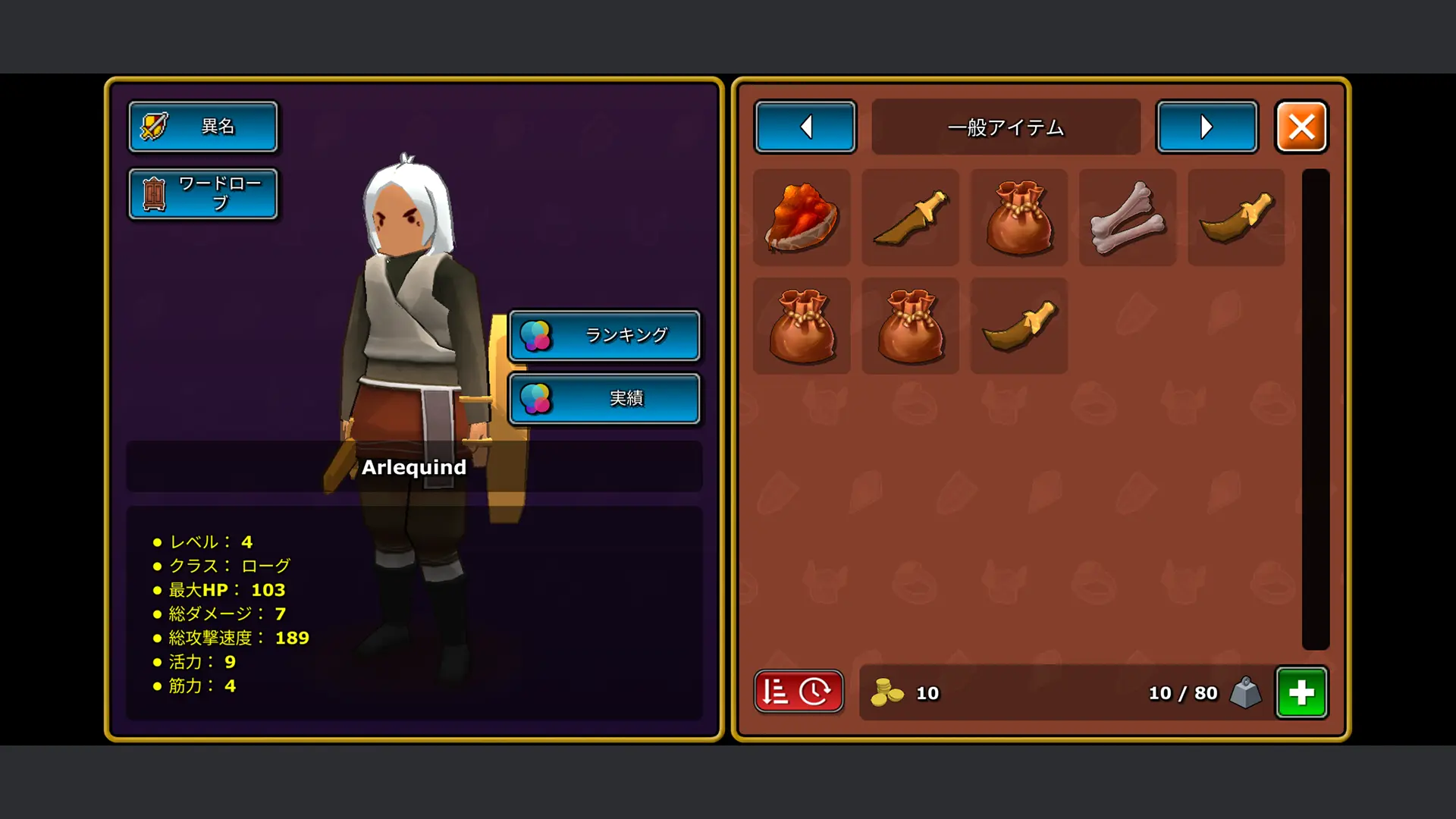Select the crossed bones item

point(1128,218)
